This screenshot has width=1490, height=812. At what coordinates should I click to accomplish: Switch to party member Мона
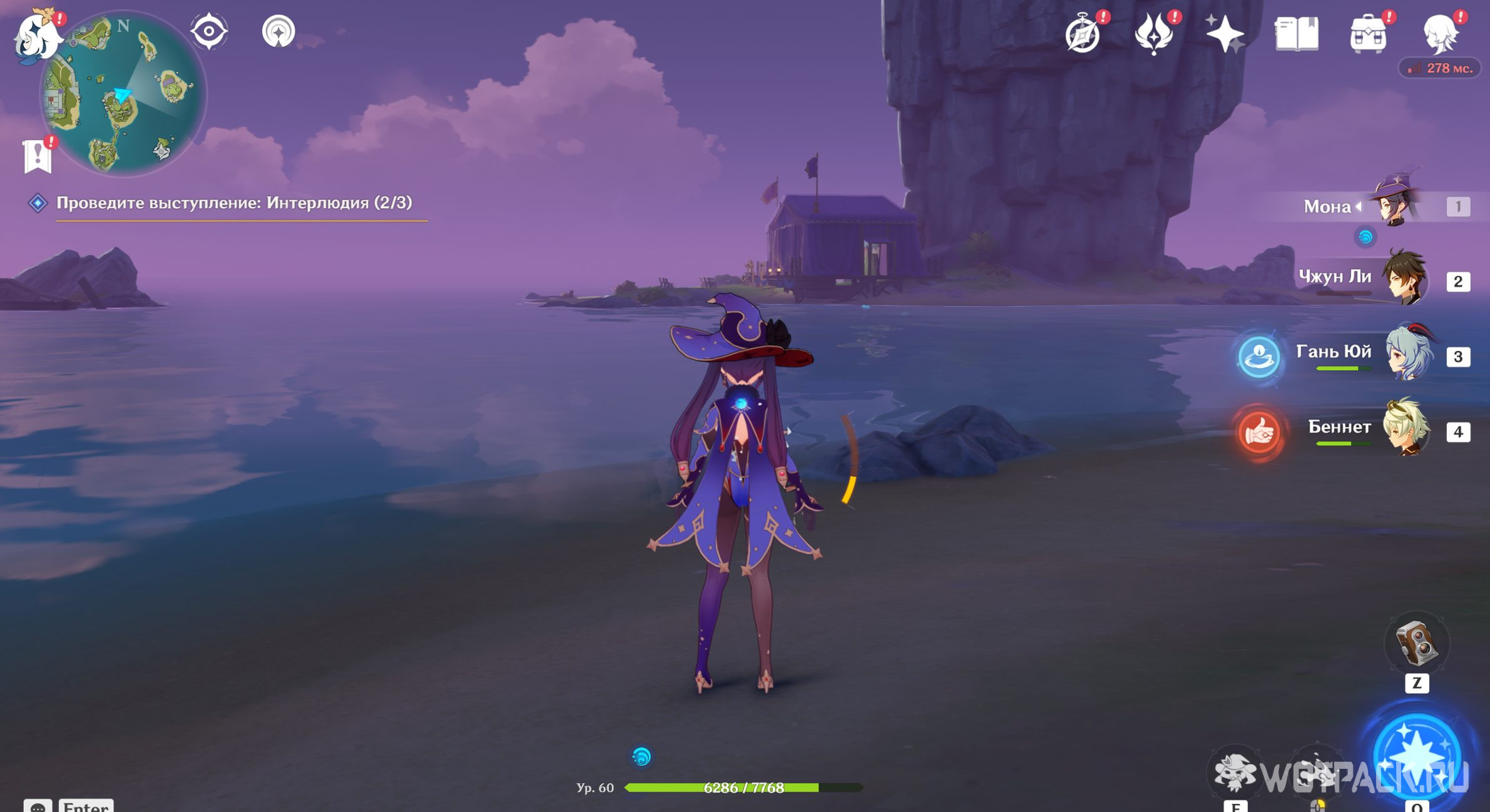[1395, 205]
